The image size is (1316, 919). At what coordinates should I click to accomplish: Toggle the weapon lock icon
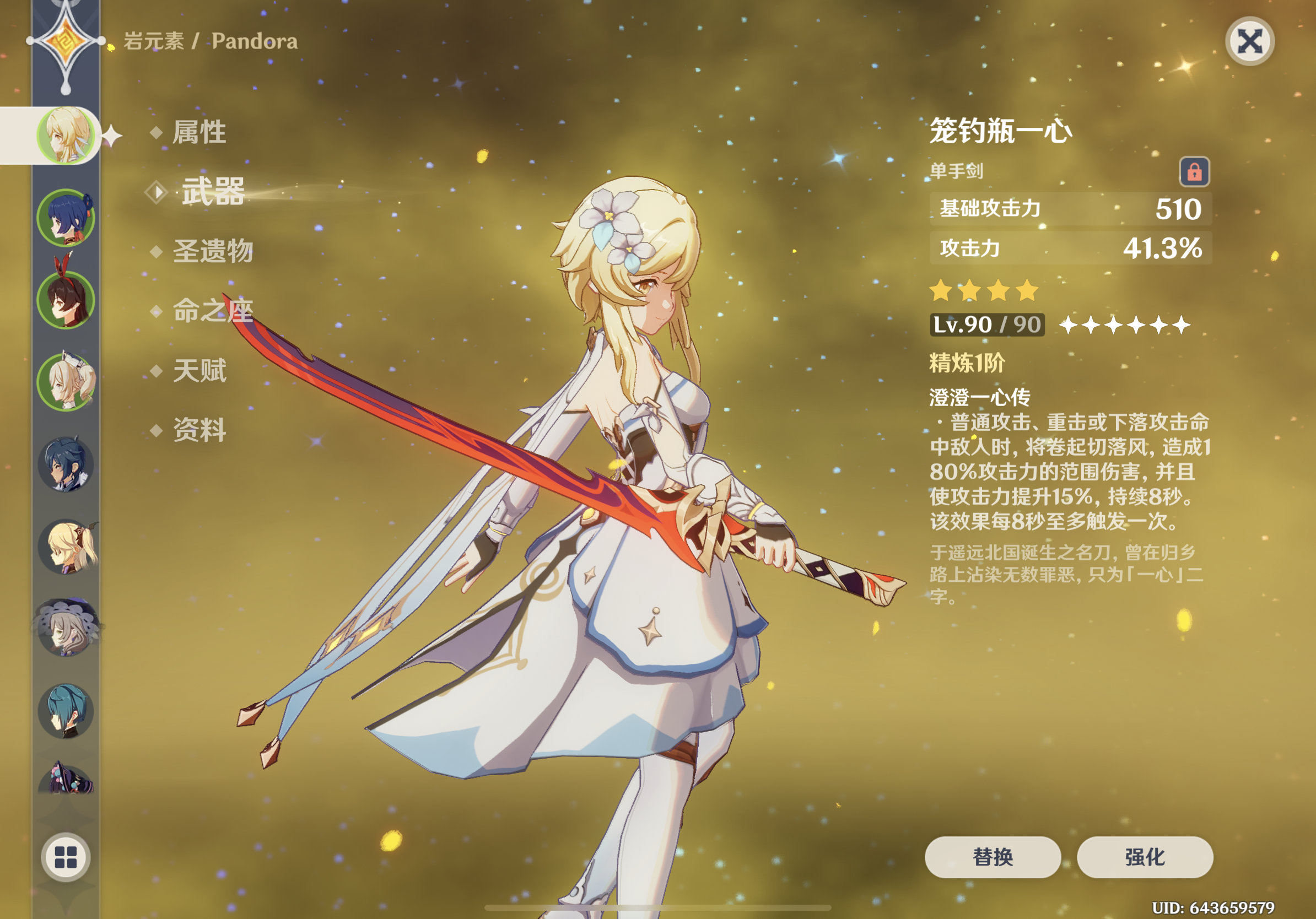coord(1194,171)
